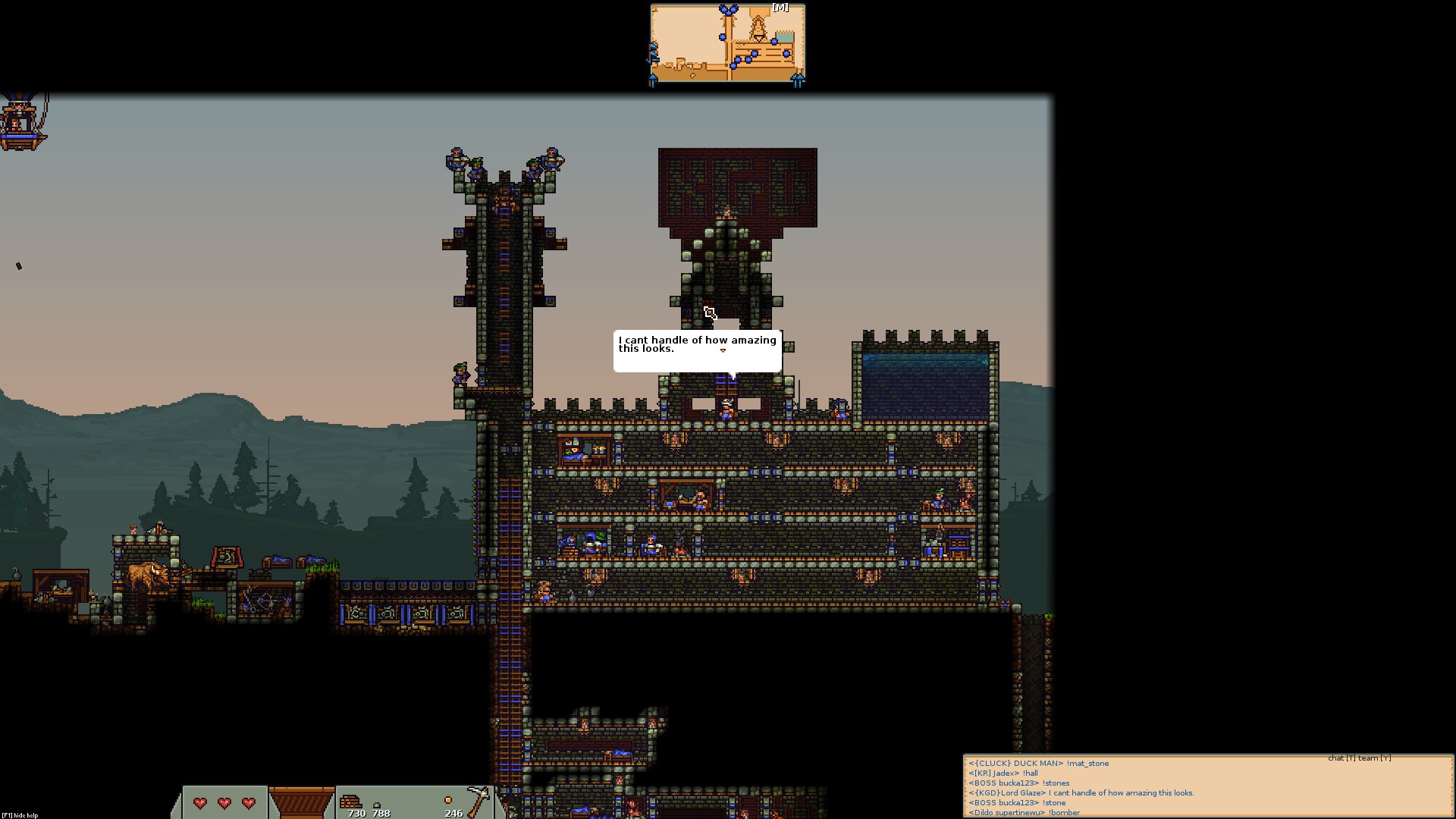The height and width of the screenshot is (819, 1456).
Task: Select the gold coin resource icon
Action: [448, 800]
